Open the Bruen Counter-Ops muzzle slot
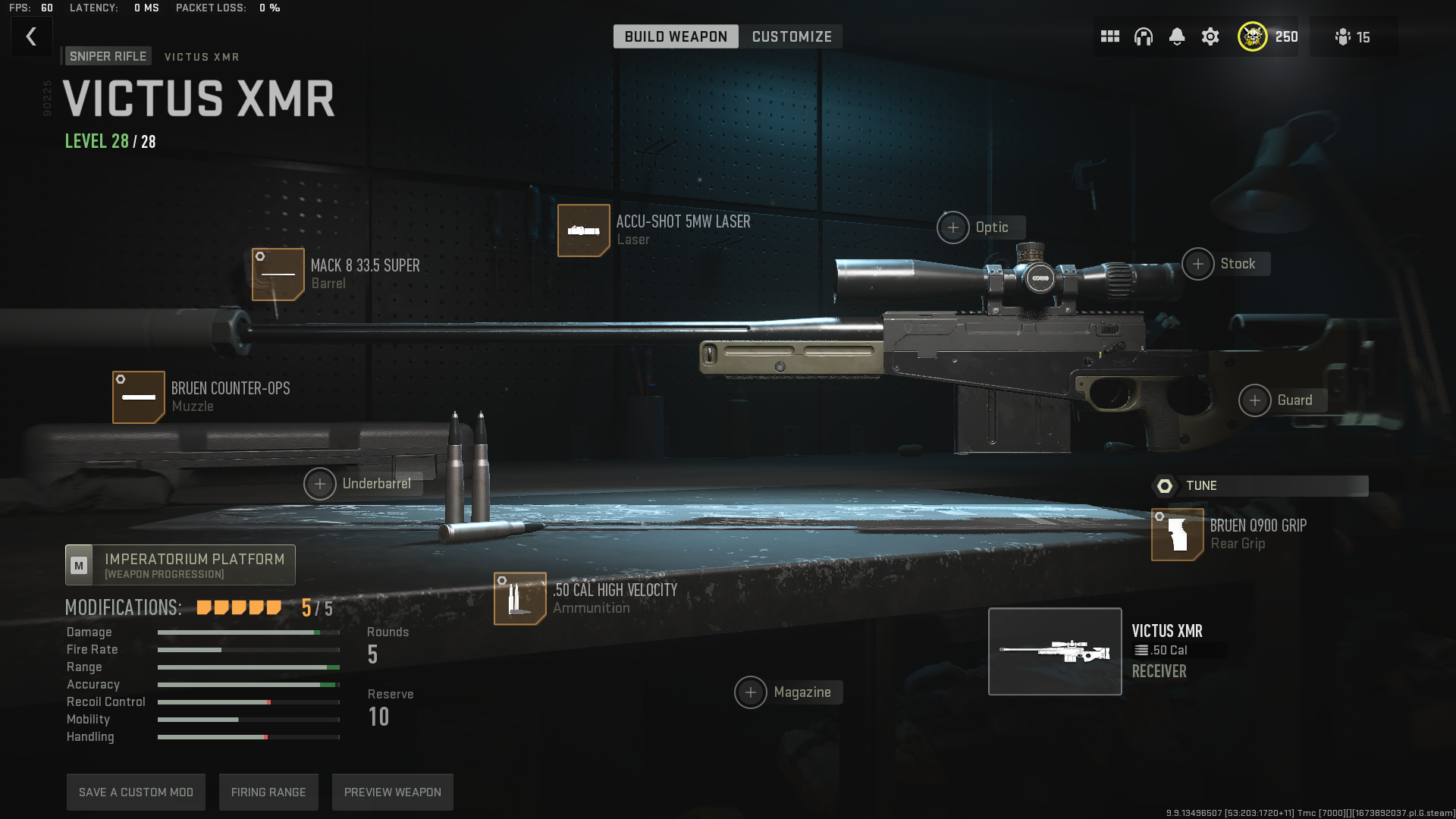Screen dimensions: 1456x819 coord(139,397)
